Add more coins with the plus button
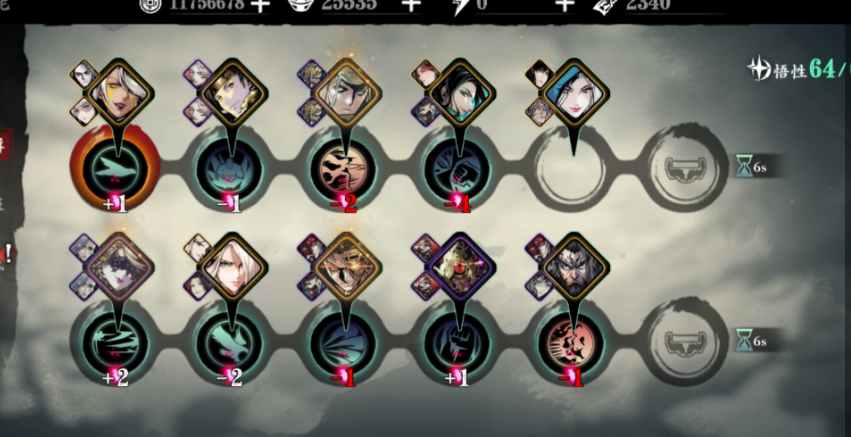This screenshot has height=437, width=851. [261, 5]
